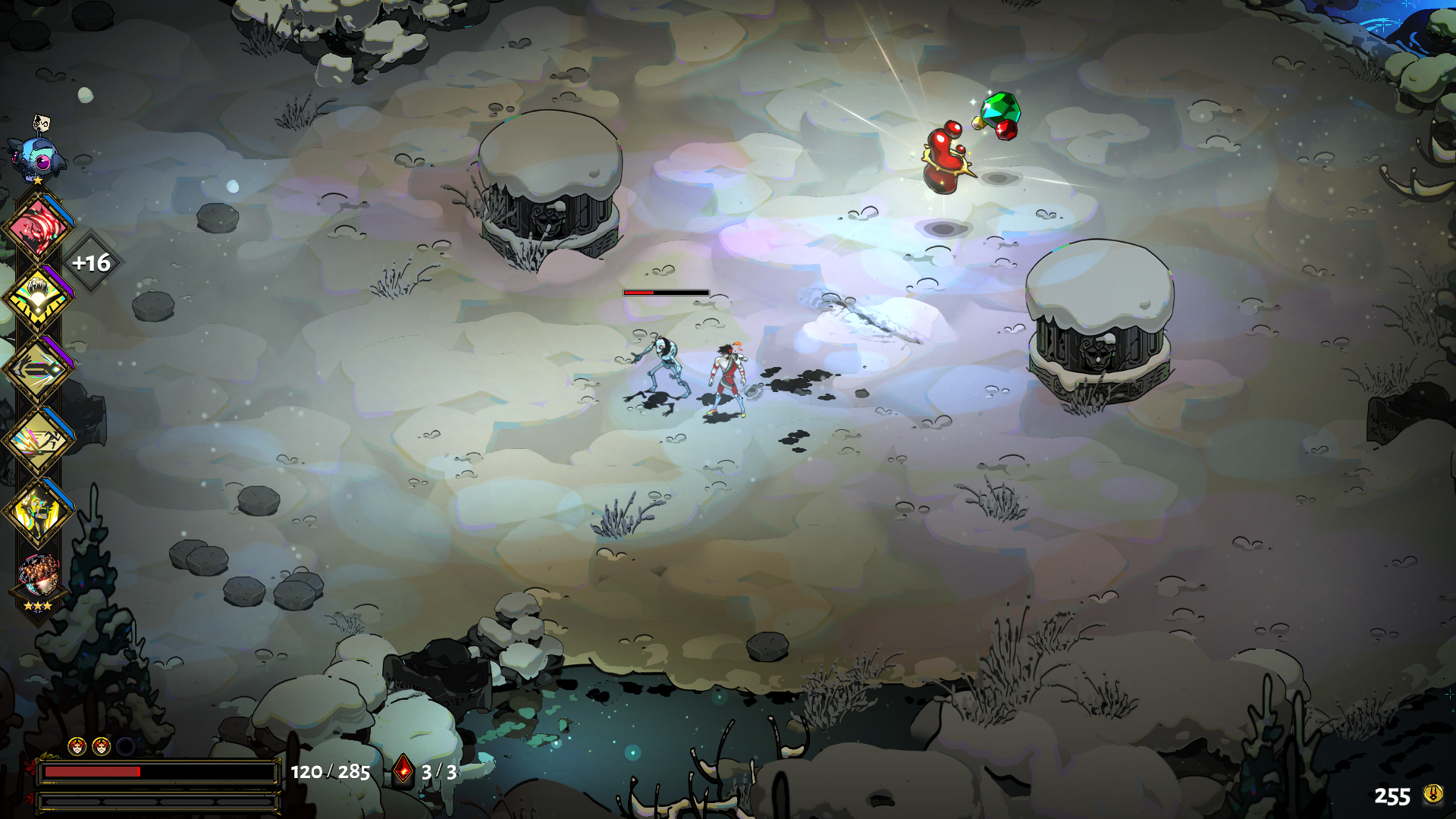Select the three-star acorn keepsake icon
The width and height of the screenshot is (1456, 819).
tap(38, 578)
